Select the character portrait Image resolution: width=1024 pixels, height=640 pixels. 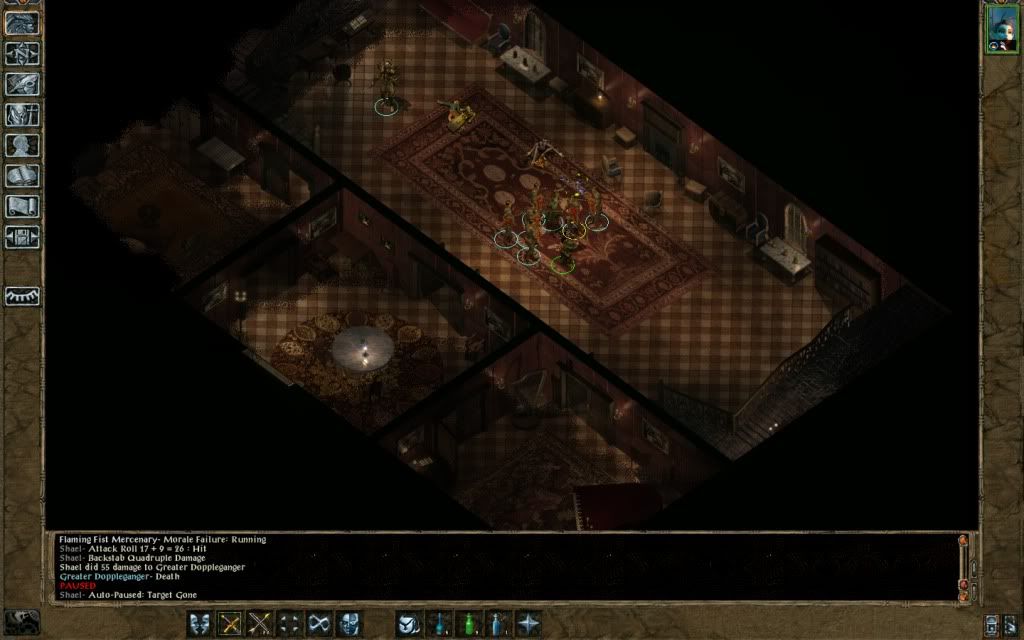point(1001,27)
